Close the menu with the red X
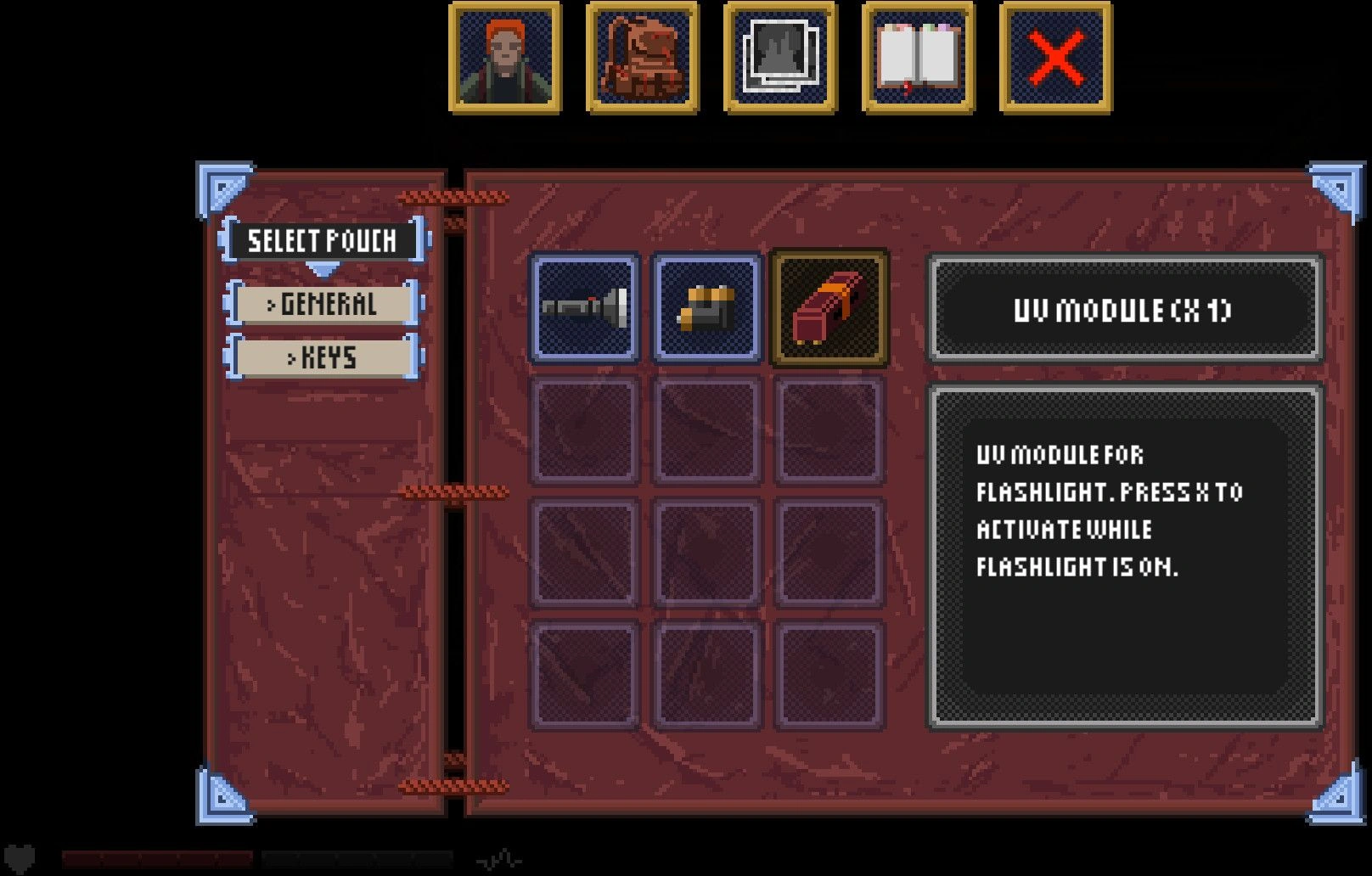1372x876 pixels. (x=1055, y=58)
